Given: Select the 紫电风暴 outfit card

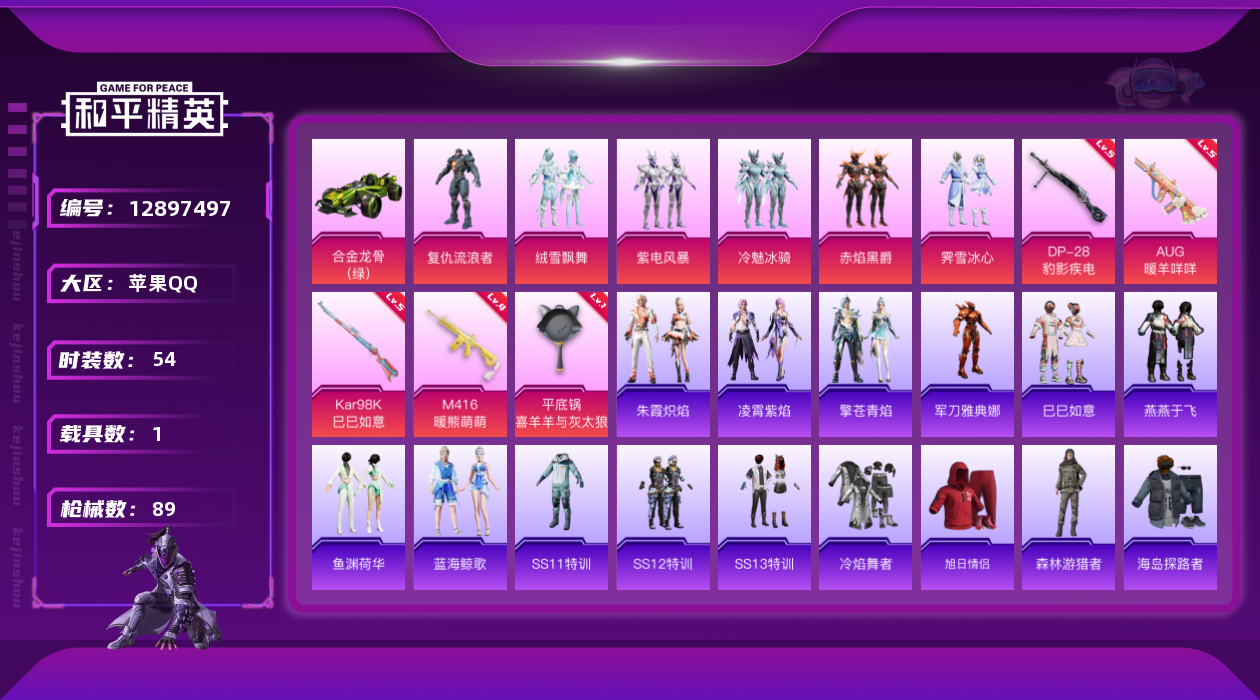Looking at the screenshot, I should (x=663, y=211).
